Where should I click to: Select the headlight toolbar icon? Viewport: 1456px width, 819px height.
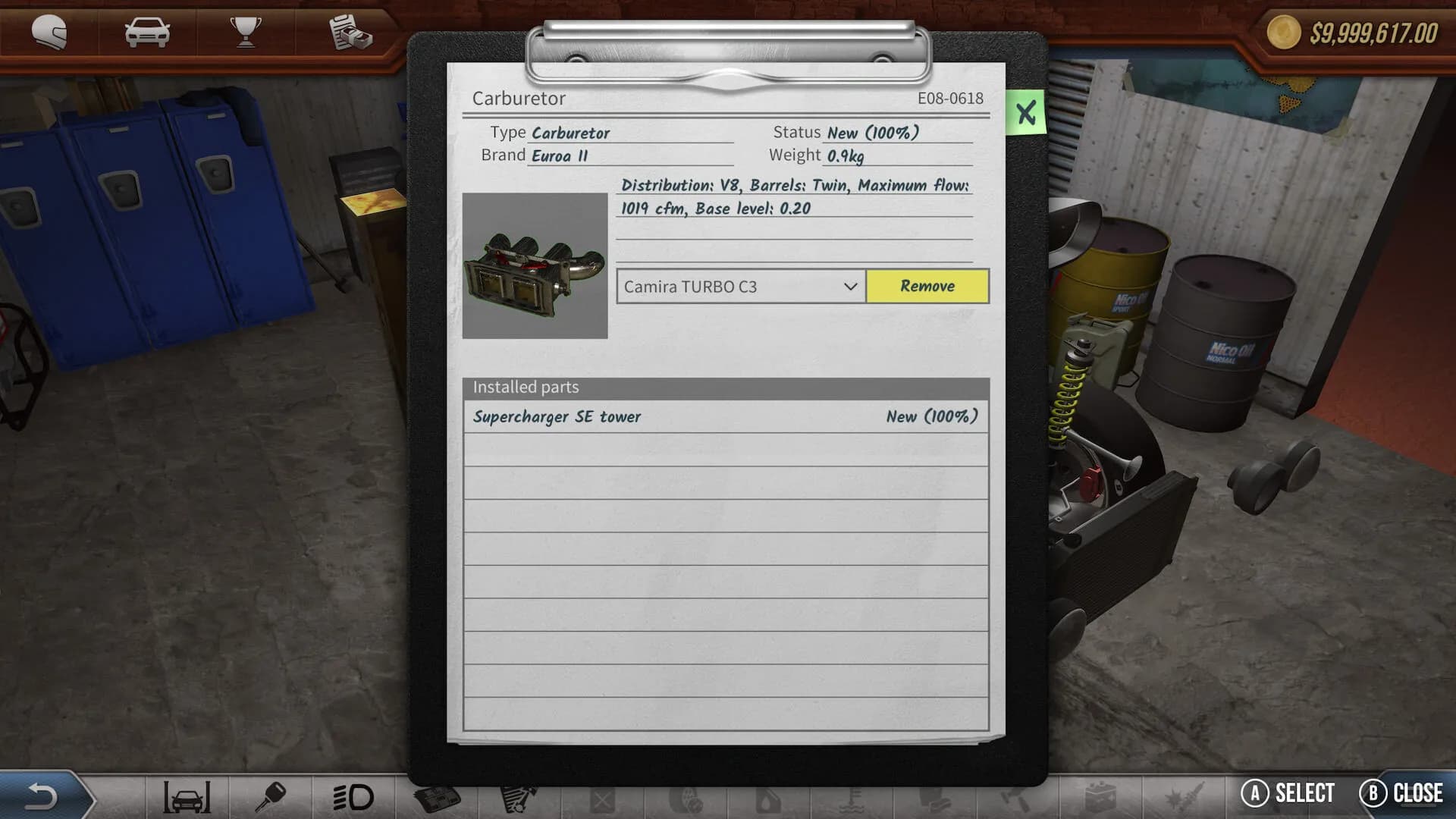coord(353,797)
